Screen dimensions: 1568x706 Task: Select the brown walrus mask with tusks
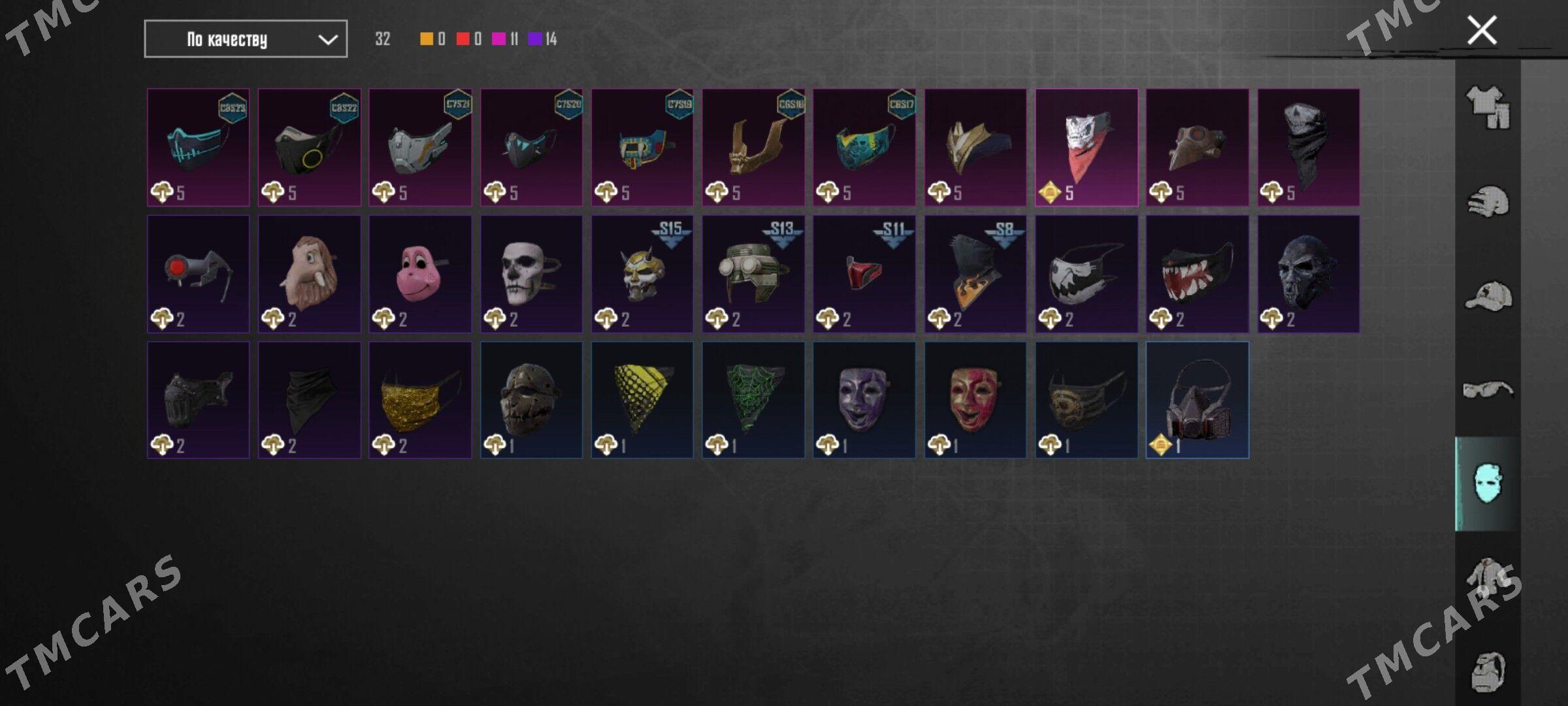(309, 274)
